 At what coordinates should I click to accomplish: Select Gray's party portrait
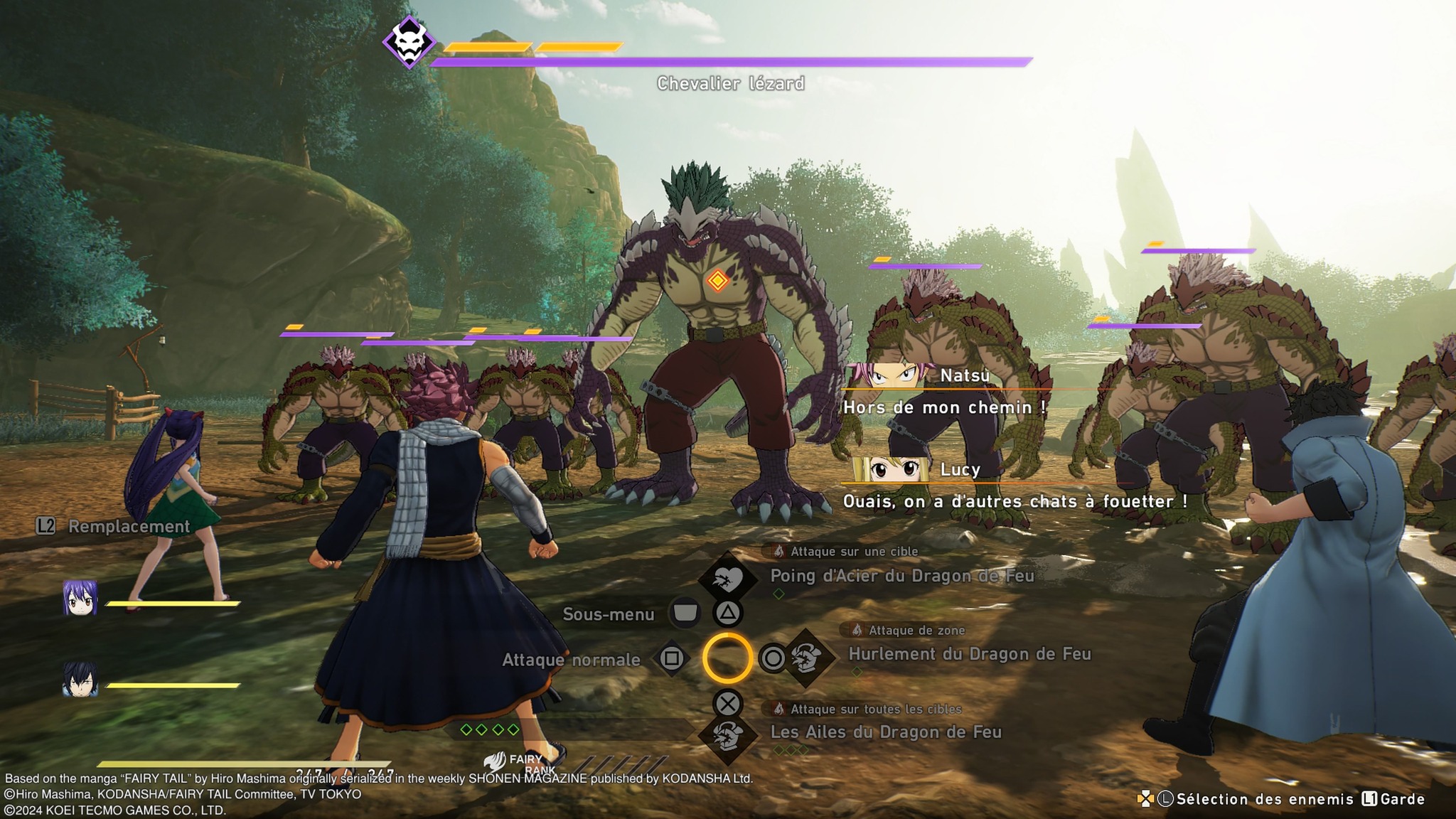[x=80, y=680]
